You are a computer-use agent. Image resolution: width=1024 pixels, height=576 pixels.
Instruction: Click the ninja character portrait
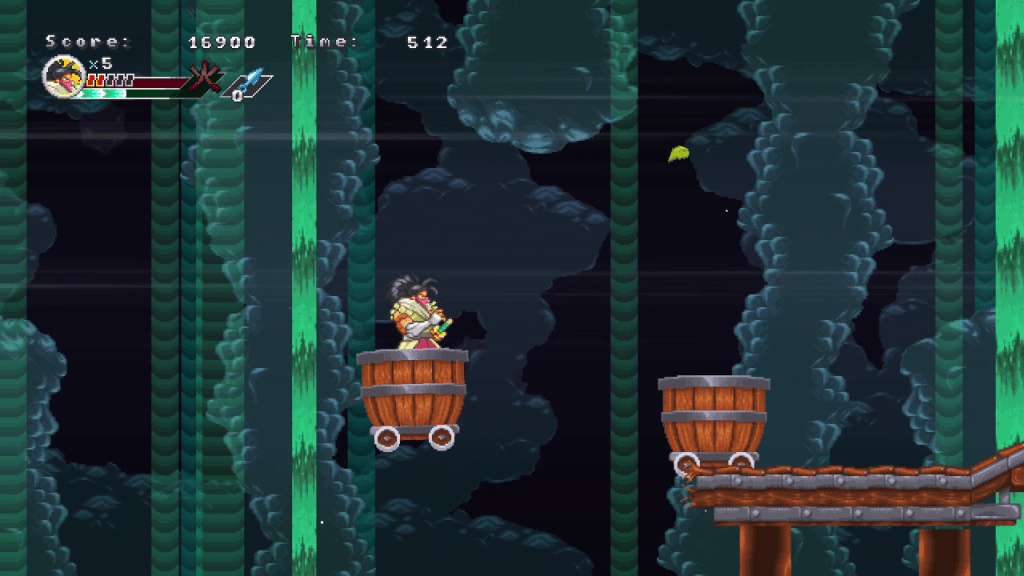[62, 76]
